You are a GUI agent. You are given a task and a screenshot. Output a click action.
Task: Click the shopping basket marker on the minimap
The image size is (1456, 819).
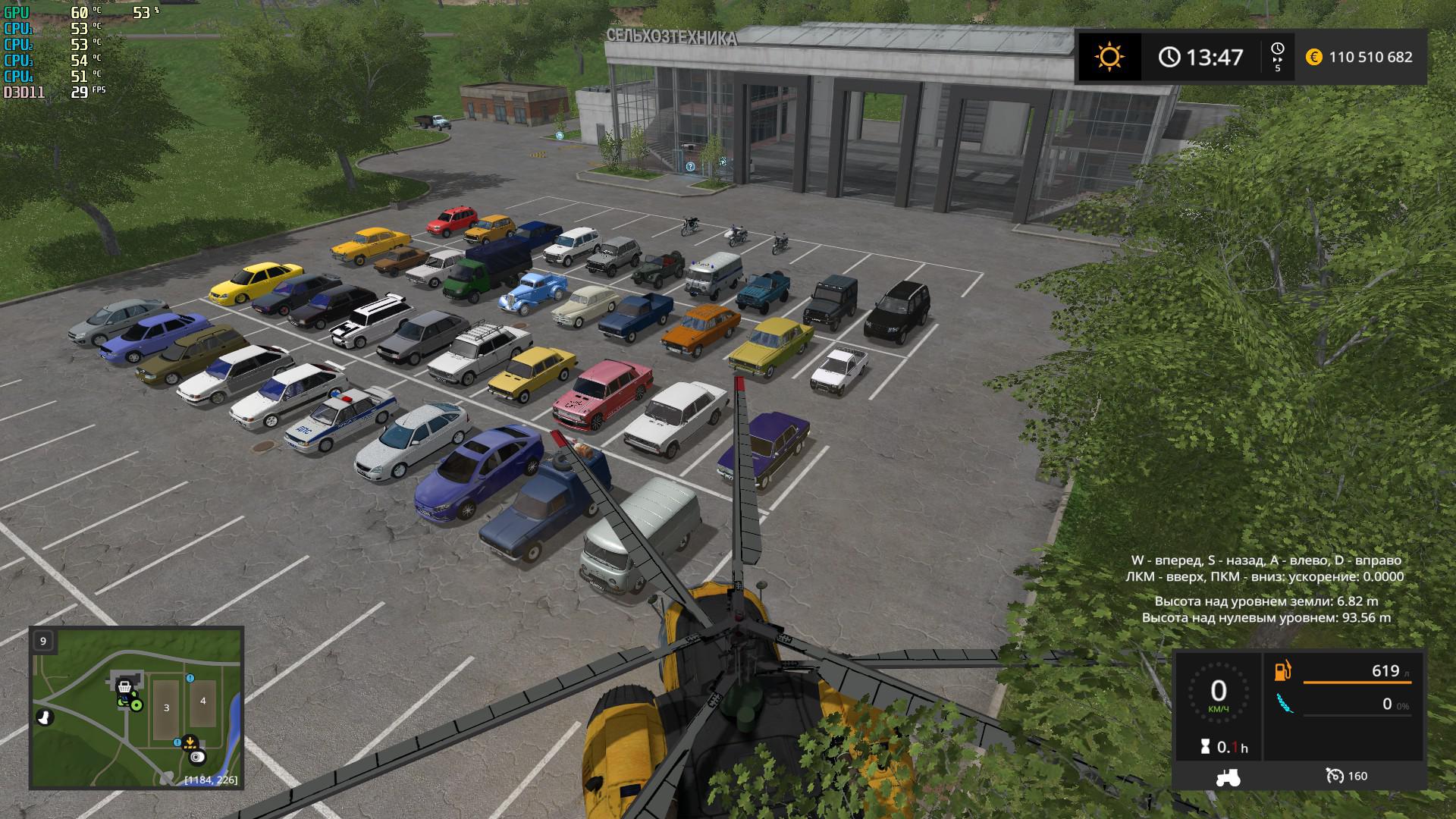pyautogui.click(x=124, y=686)
